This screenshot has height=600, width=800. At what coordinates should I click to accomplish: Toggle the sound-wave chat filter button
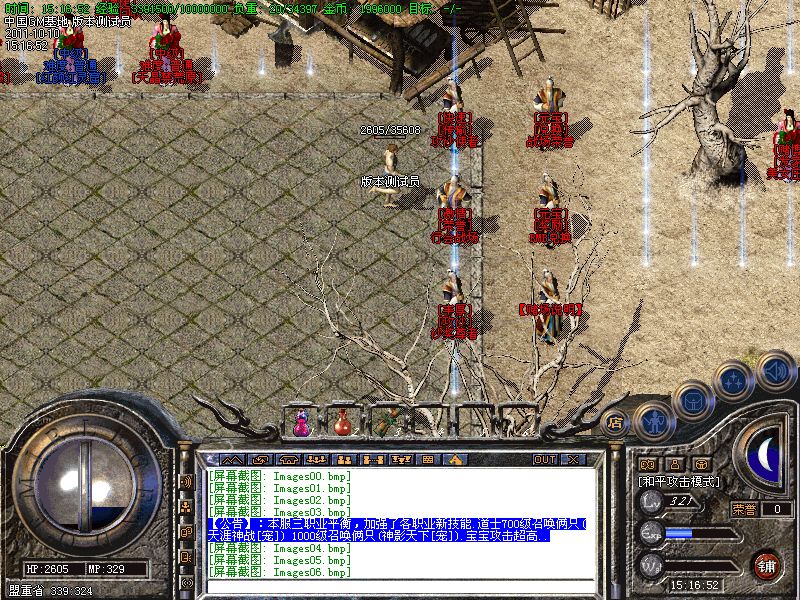tap(186, 482)
